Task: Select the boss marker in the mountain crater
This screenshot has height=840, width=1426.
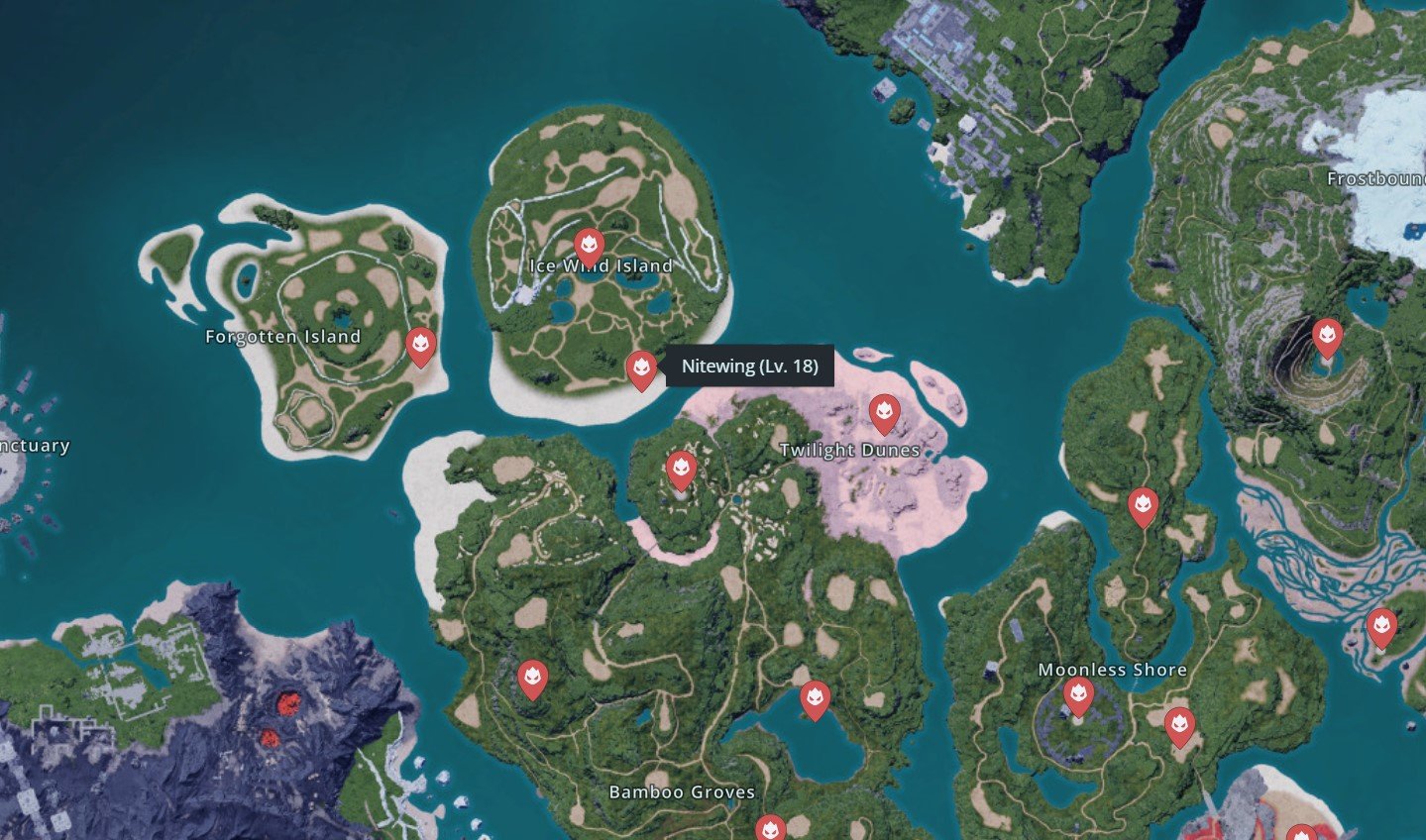Action: coord(1327,337)
